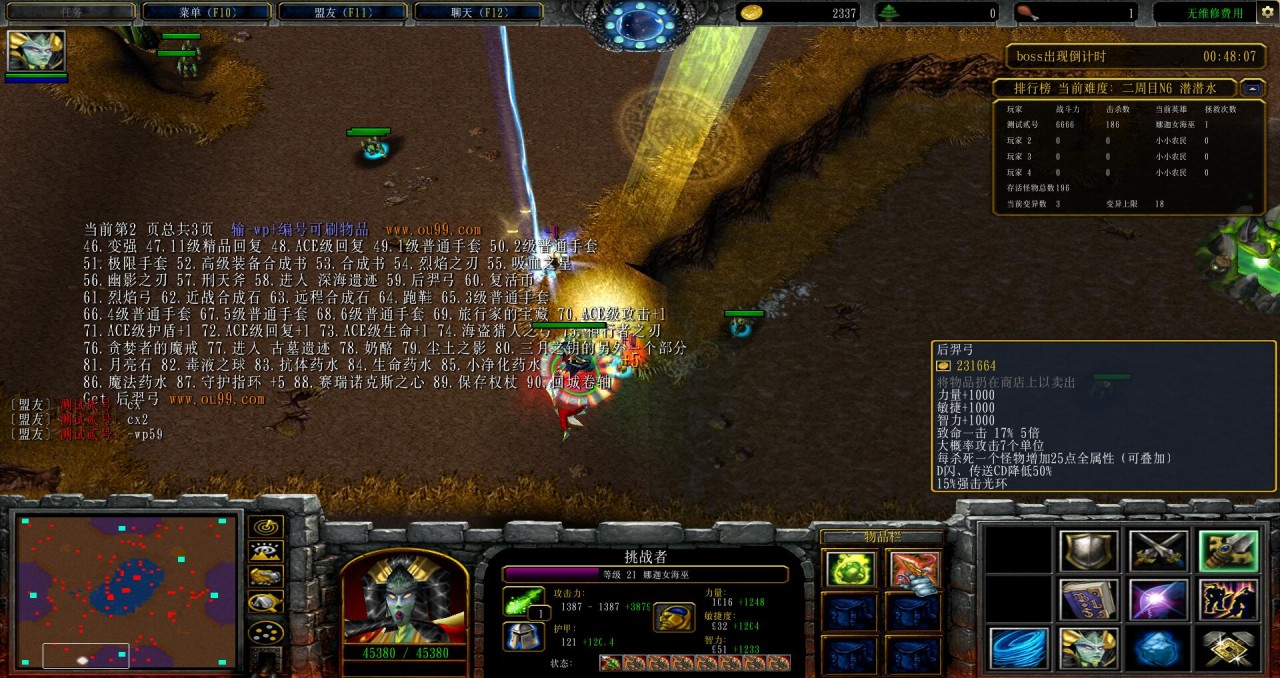The height and width of the screenshot is (678, 1280).
Task: Click on the minimap
Action: (127, 590)
